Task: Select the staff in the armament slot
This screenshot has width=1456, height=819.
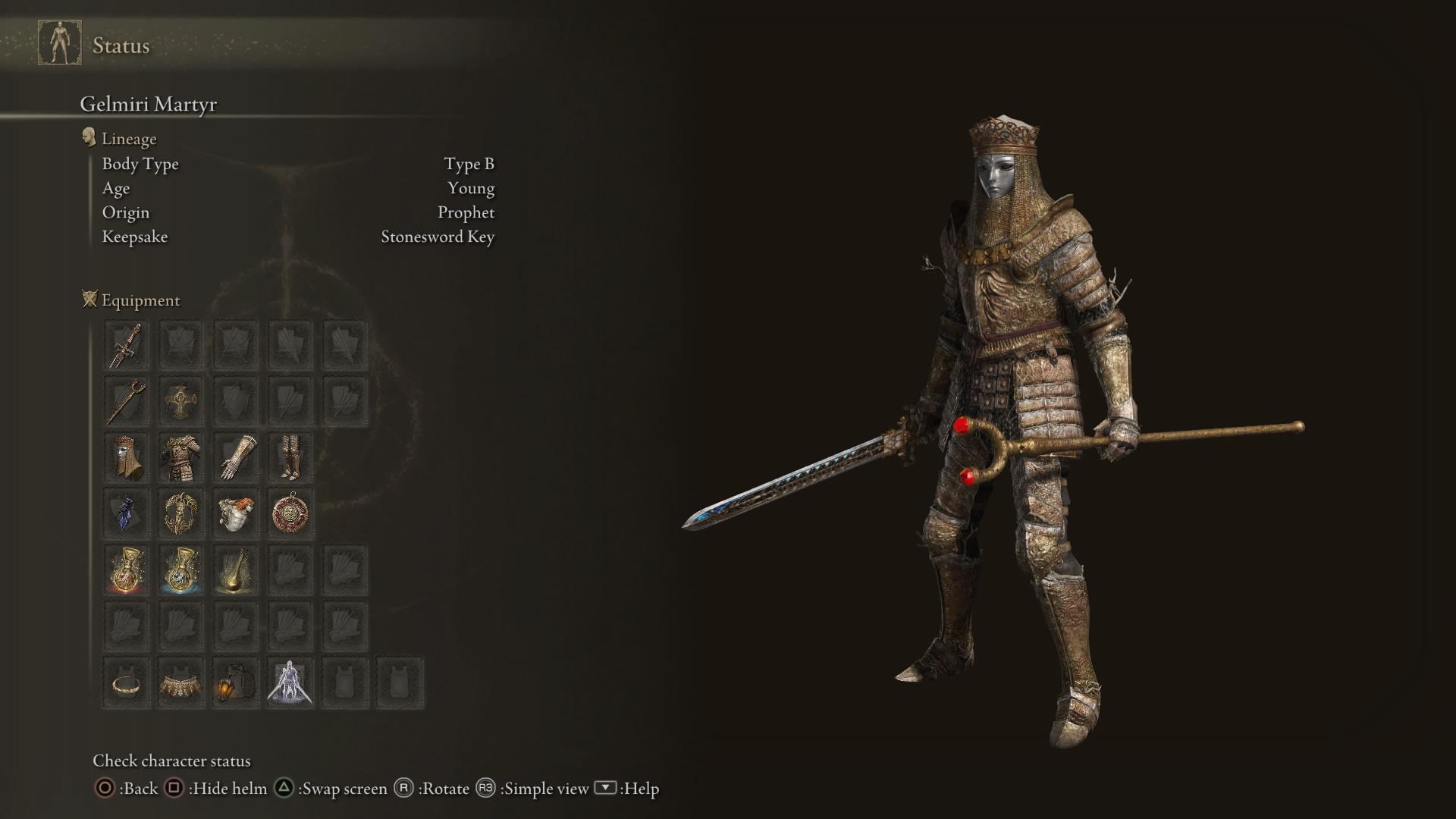Action: (x=125, y=400)
